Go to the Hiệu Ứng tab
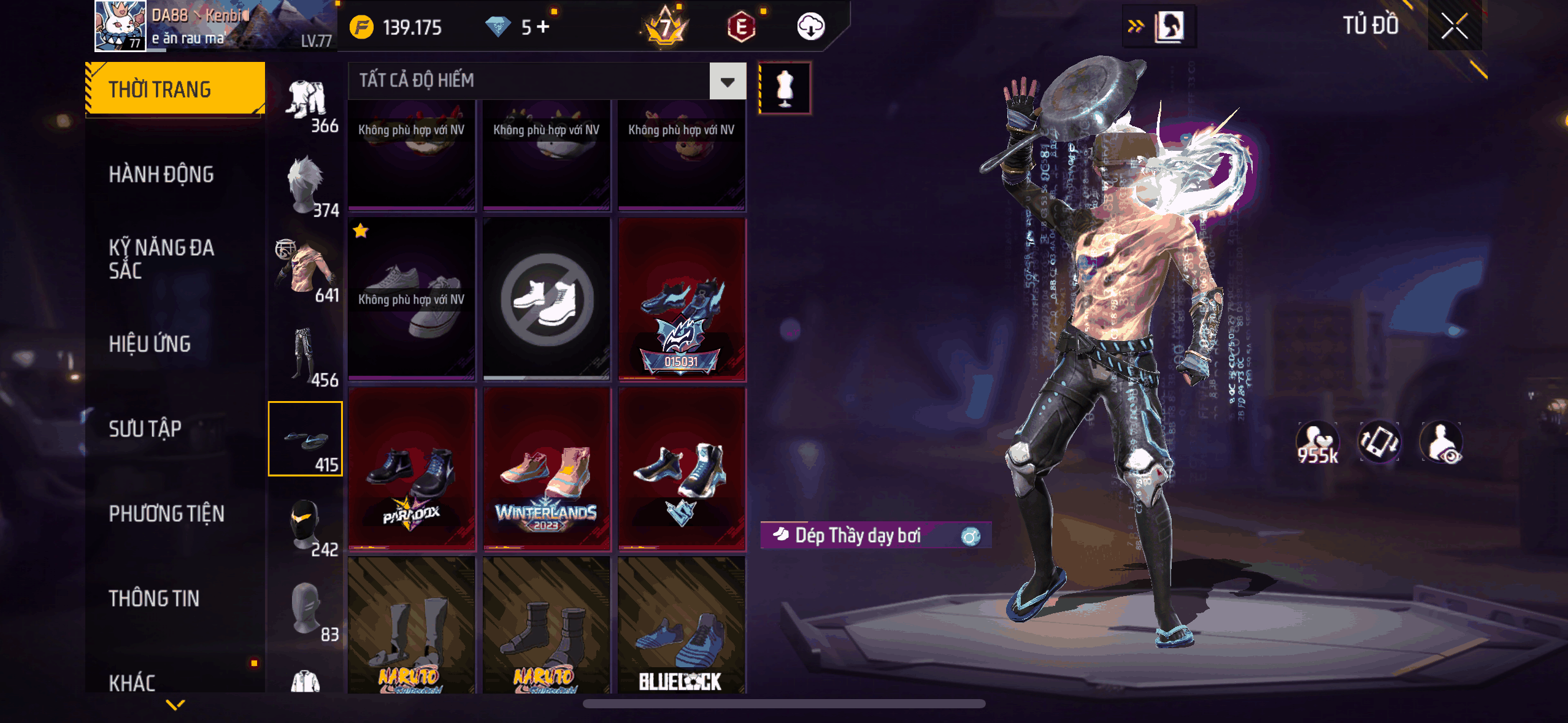Viewport: 1568px width, 723px height. pyautogui.click(x=150, y=344)
